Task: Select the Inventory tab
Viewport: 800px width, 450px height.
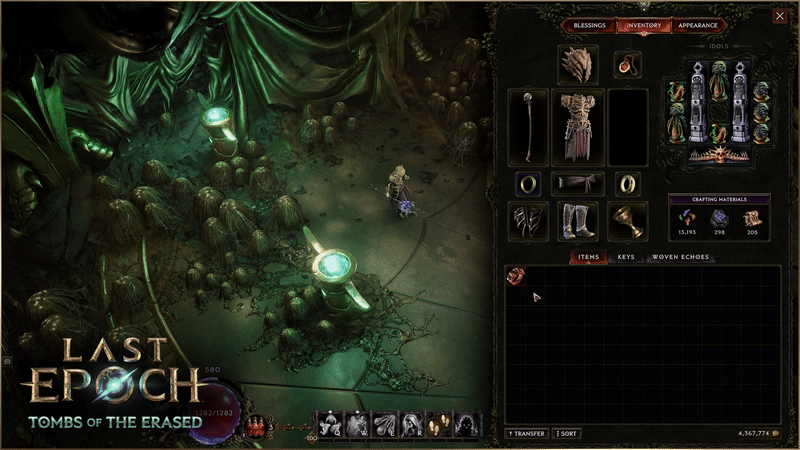Action: 643,25
